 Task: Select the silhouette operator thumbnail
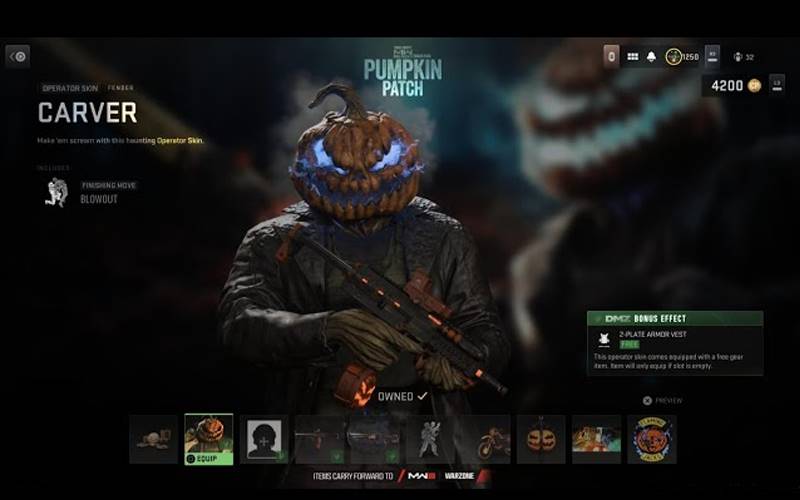click(264, 439)
